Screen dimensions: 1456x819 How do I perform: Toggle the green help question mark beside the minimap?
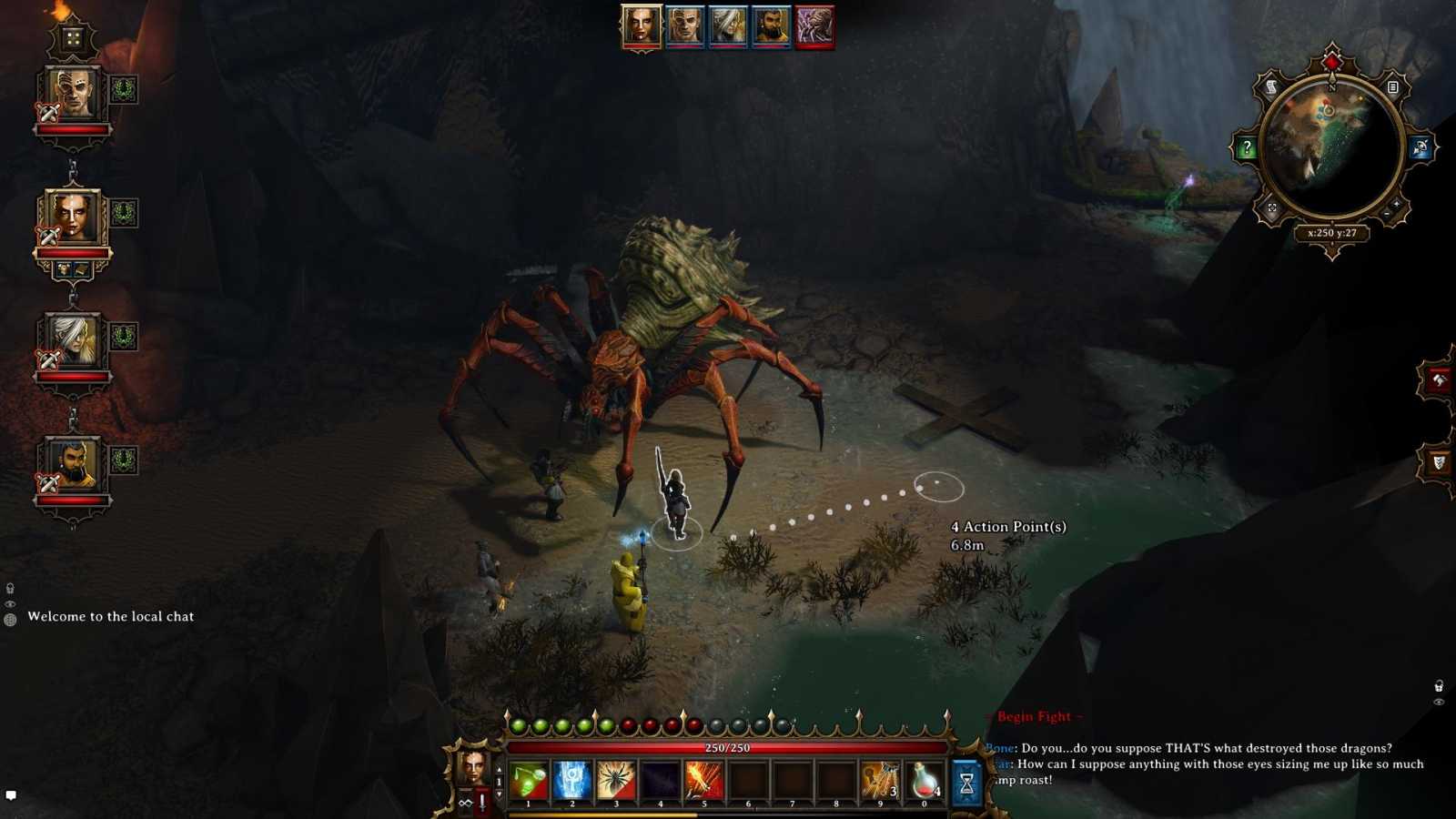pos(1248,147)
